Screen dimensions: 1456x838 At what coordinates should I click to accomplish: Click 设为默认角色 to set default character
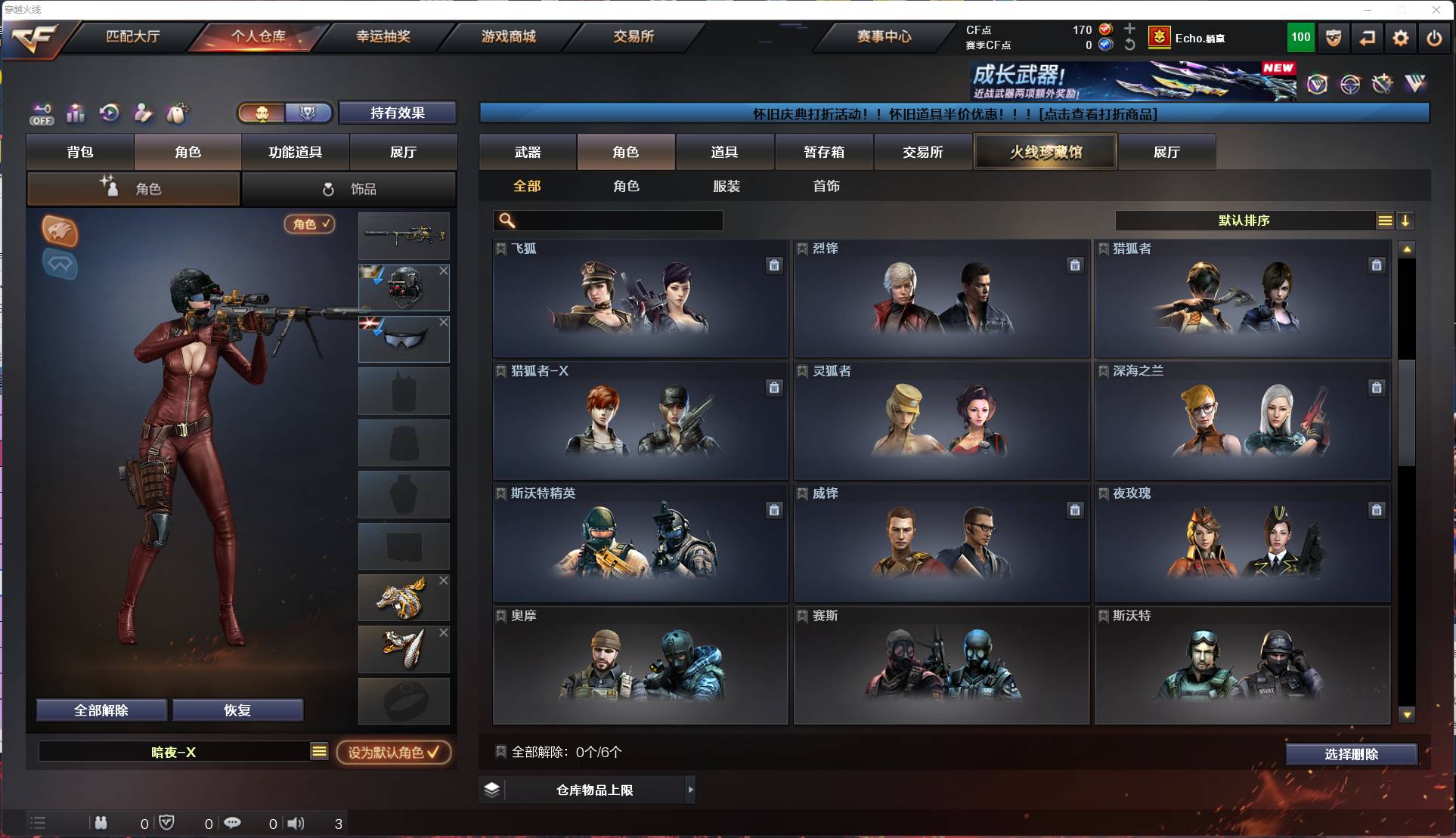pos(393,752)
